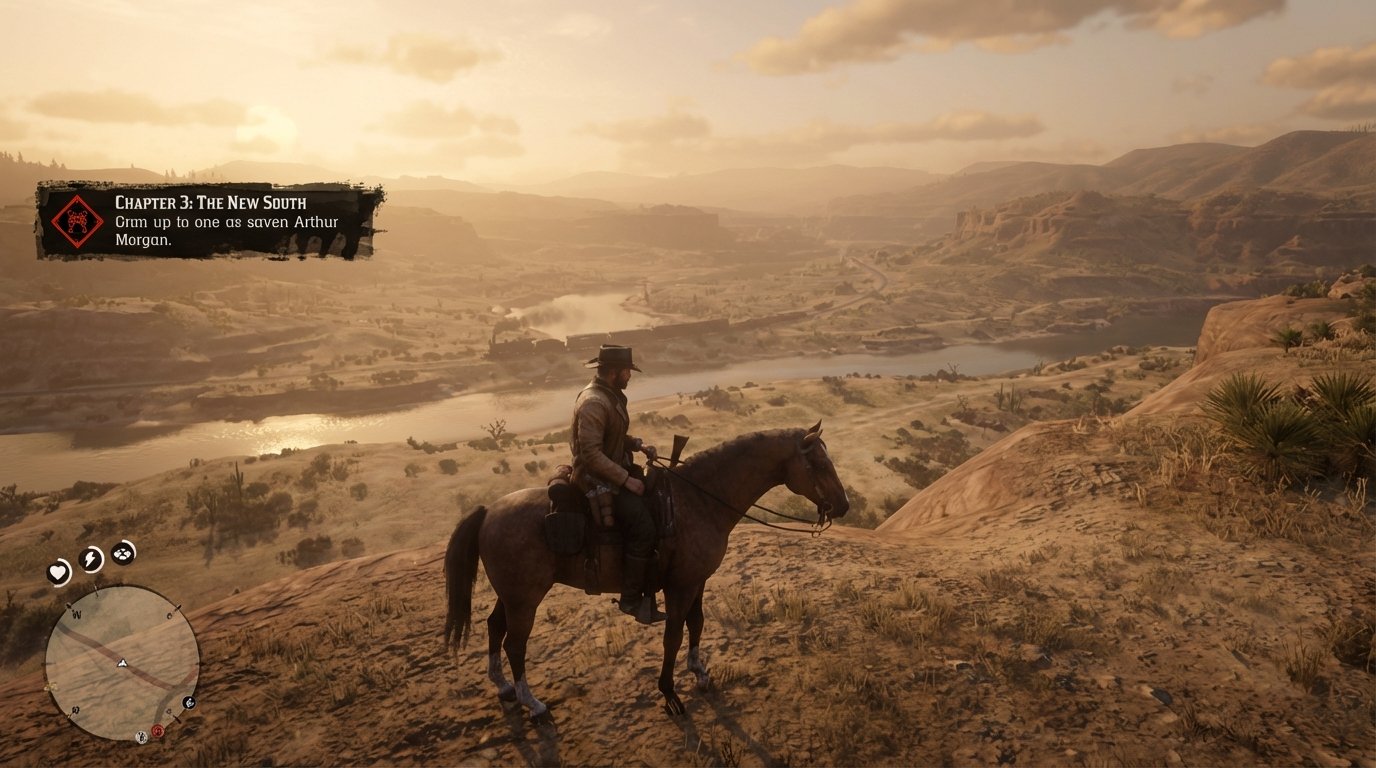Image resolution: width=1376 pixels, height=768 pixels.
Task: Click the horse marker at minimap bottom
Action: click(141, 736)
